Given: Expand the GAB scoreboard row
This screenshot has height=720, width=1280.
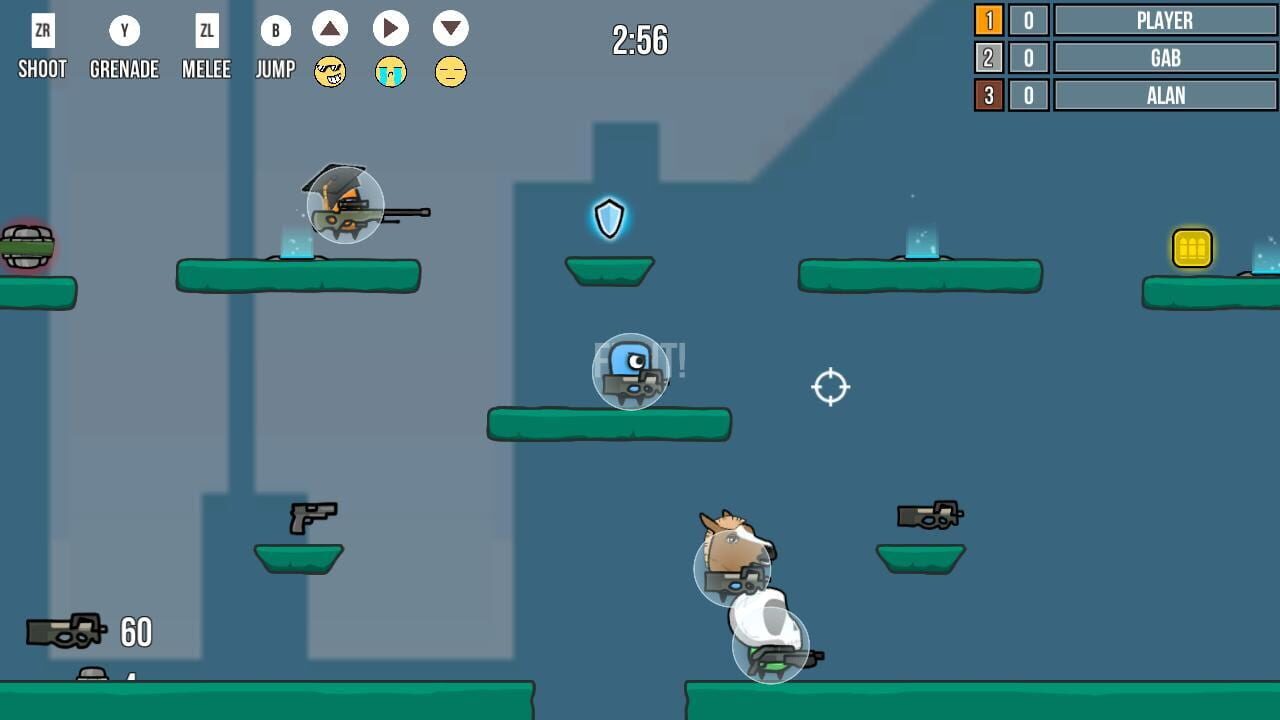Looking at the screenshot, I should [1165, 58].
